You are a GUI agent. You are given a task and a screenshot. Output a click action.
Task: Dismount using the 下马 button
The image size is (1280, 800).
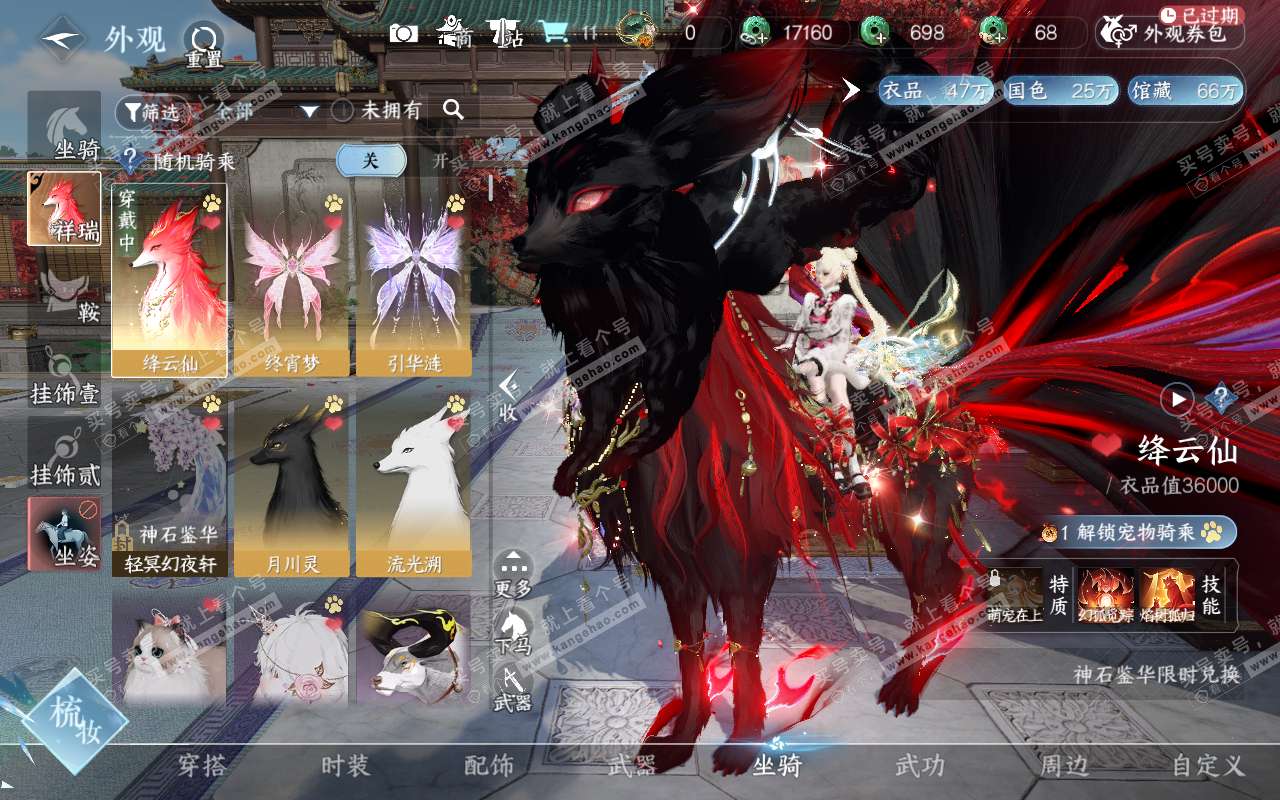click(513, 632)
